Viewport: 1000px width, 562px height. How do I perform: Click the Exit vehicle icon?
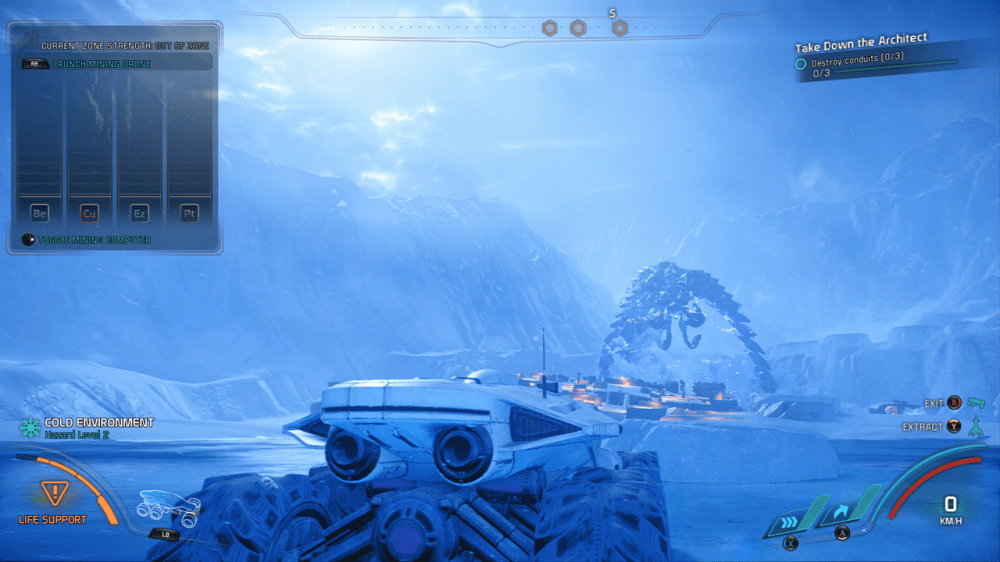tap(977, 403)
